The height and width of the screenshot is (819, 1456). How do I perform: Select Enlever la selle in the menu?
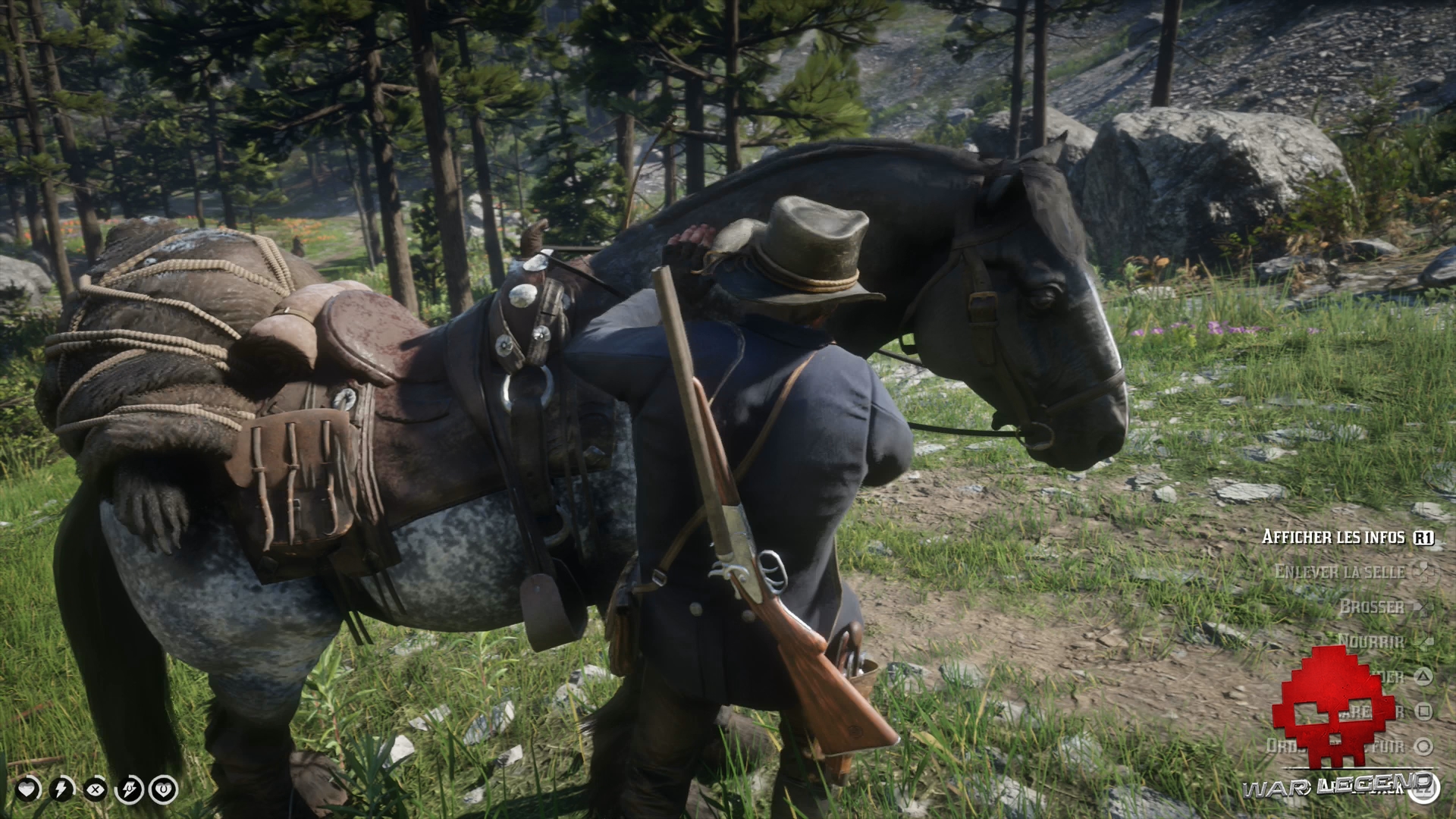[x=1339, y=571]
